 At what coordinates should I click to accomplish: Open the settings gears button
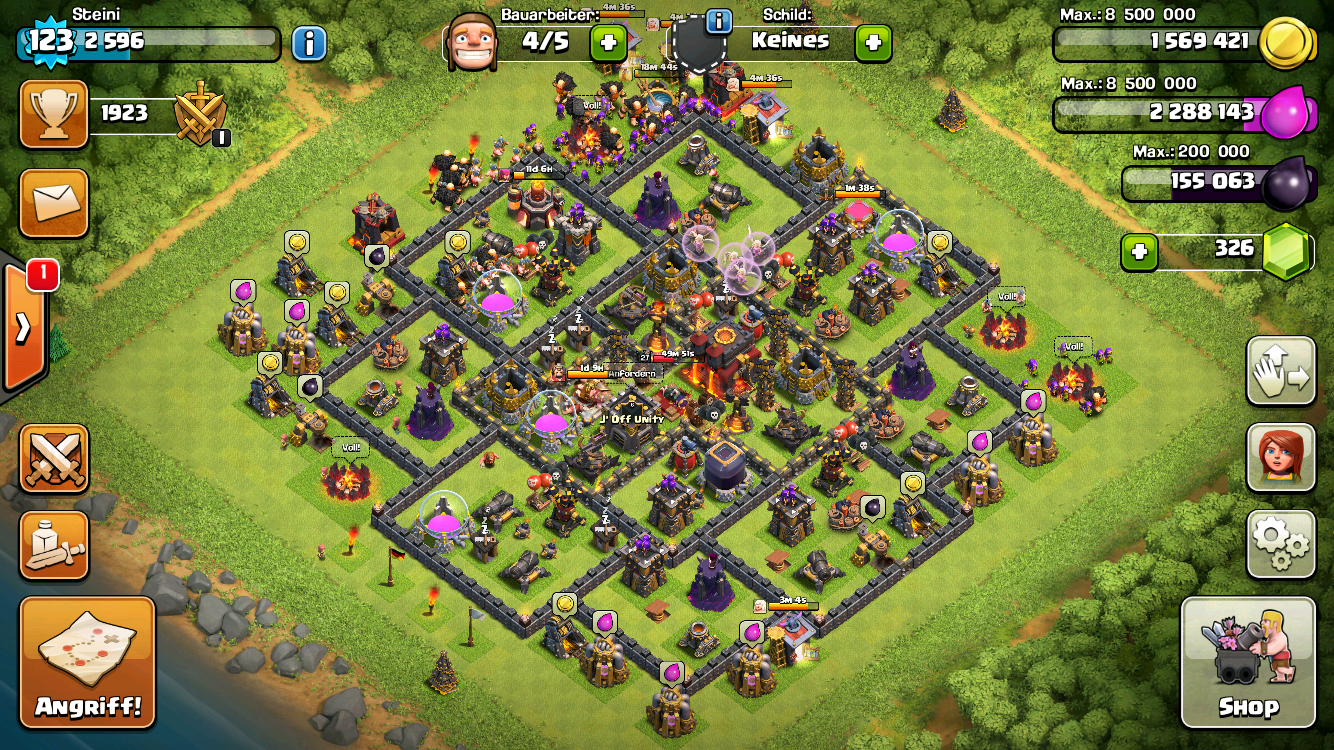[x=1280, y=544]
